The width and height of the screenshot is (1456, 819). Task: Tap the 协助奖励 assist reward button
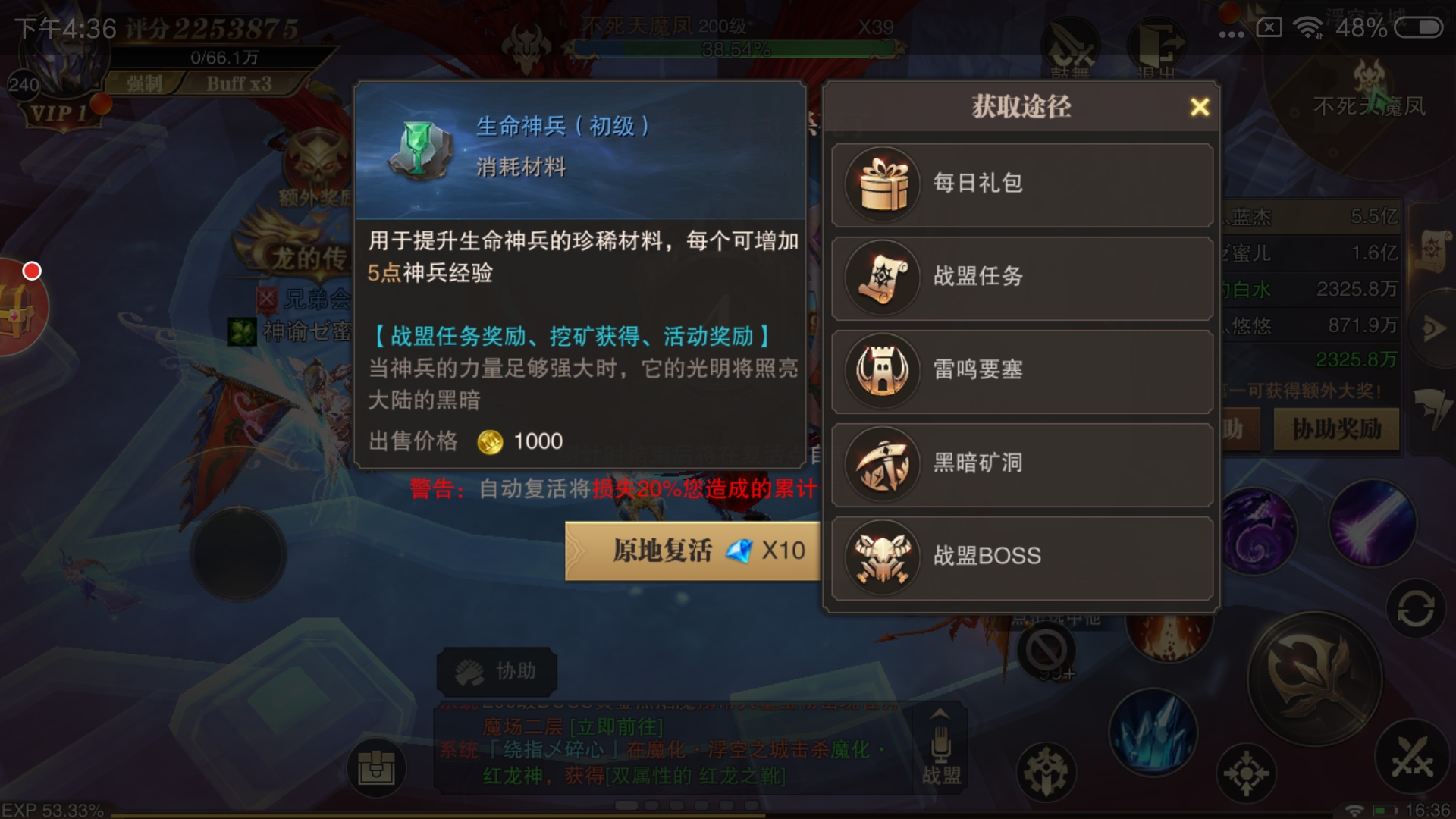pyautogui.click(x=1337, y=430)
